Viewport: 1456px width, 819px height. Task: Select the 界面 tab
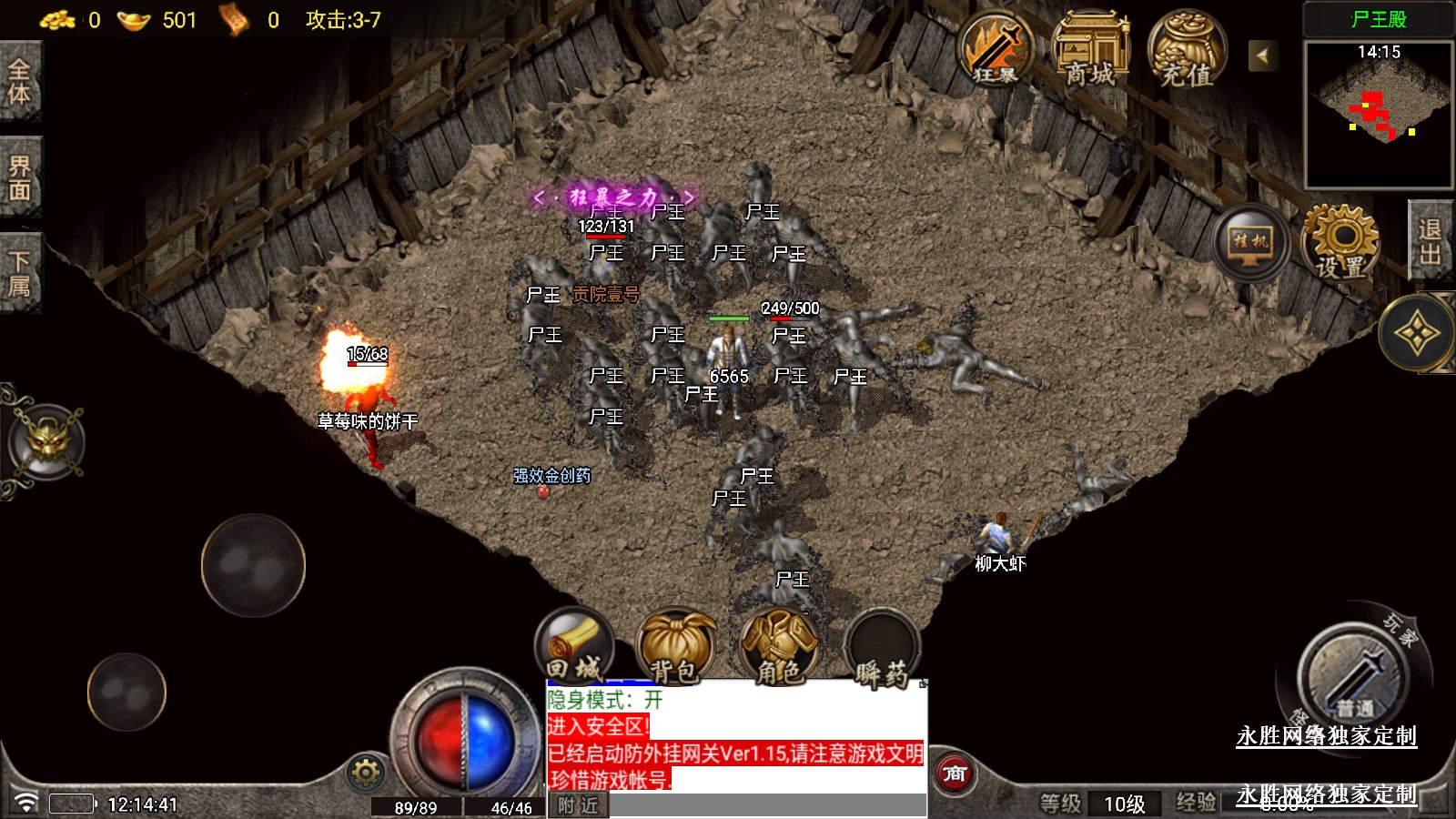pyautogui.click(x=20, y=177)
